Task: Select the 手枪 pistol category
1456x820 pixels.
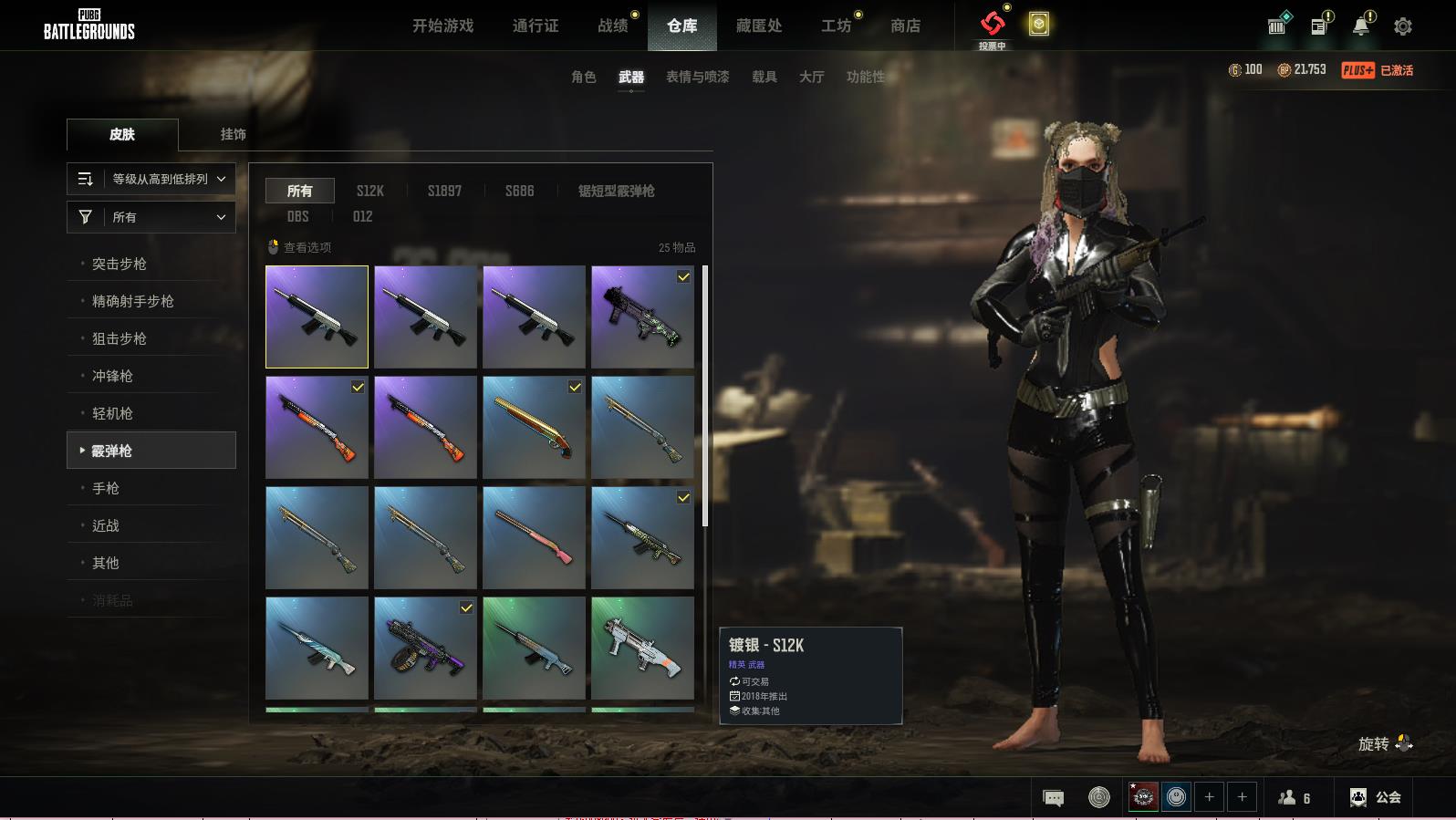Action: [106, 488]
